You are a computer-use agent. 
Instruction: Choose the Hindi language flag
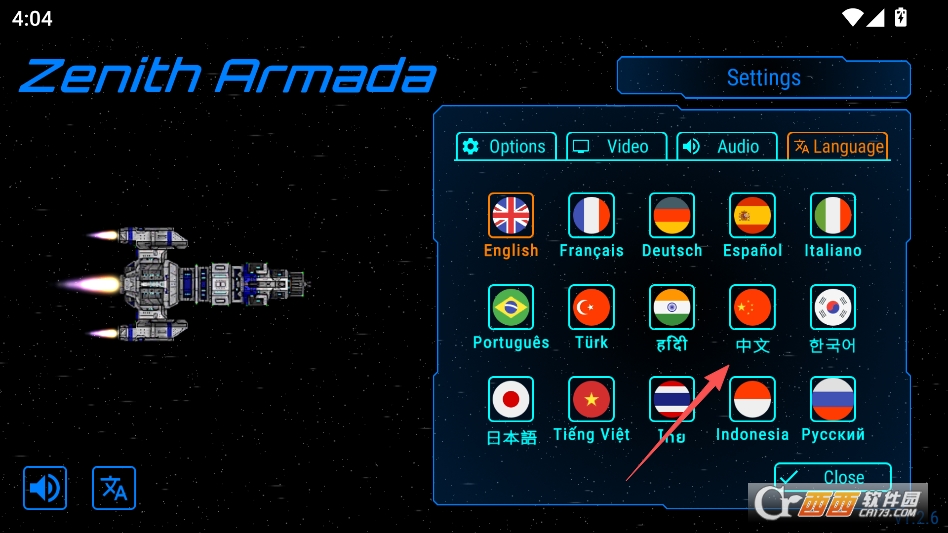[x=672, y=307]
